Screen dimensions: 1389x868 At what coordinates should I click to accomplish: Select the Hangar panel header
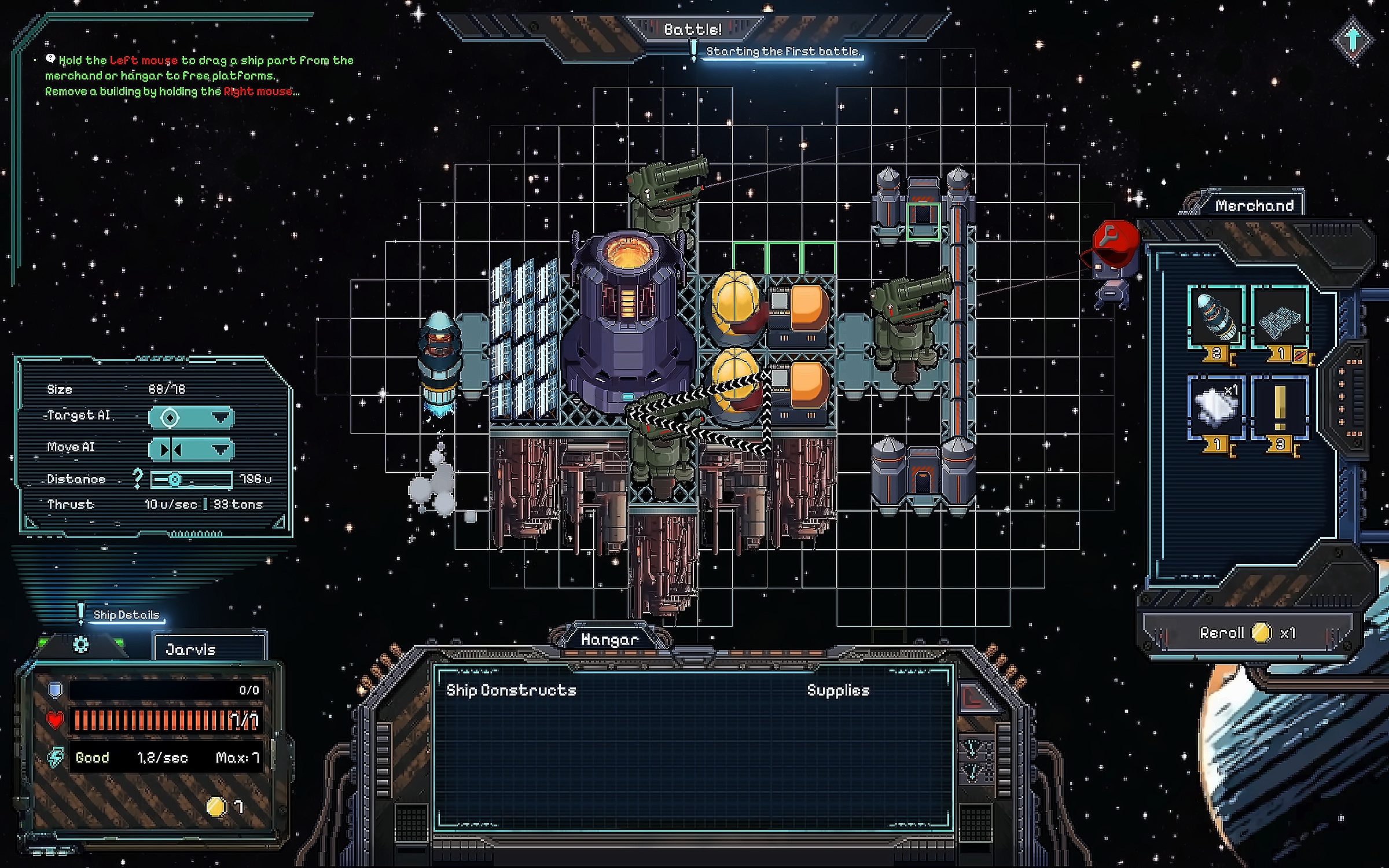pyautogui.click(x=609, y=639)
